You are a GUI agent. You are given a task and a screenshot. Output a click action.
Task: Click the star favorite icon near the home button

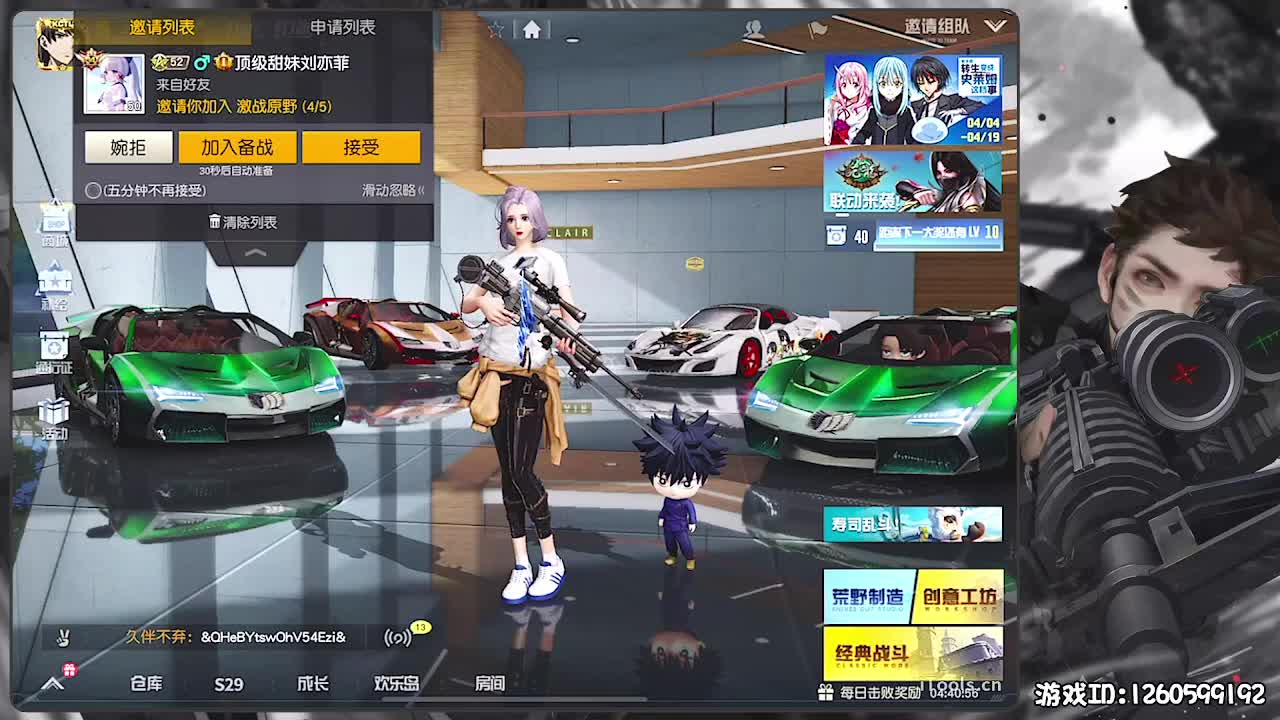tap(496, 28)
